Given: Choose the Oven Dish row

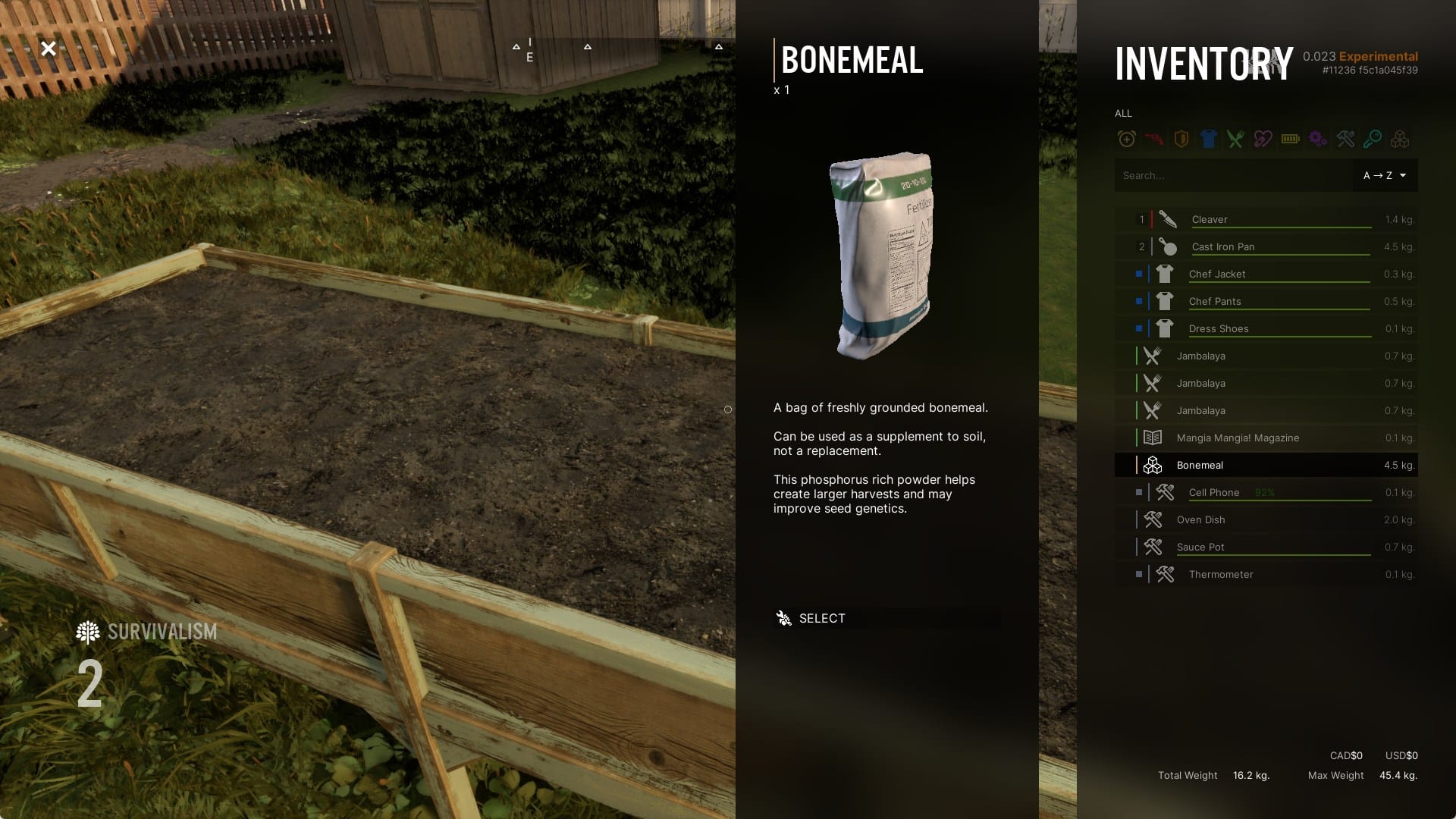Looking at the screenshot, I should pyautogui.click(x=1200, y=519).
